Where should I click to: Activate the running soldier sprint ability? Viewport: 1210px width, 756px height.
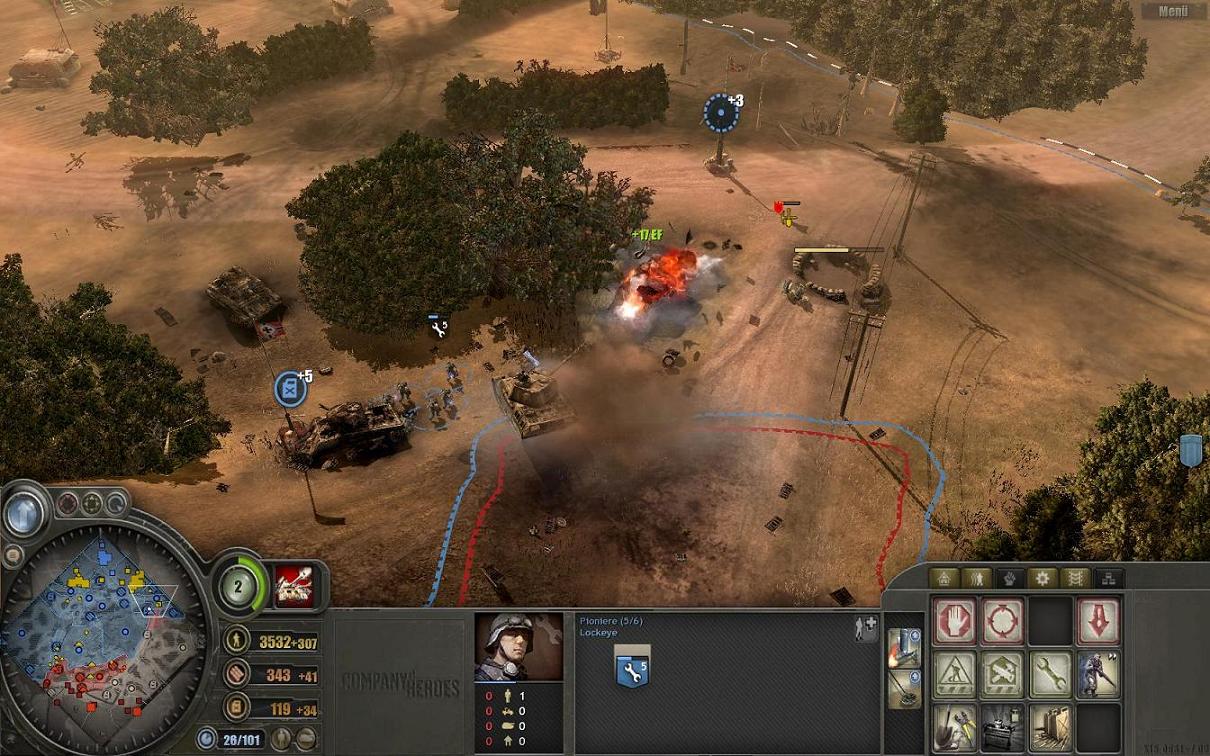[x=1098, y=675]
